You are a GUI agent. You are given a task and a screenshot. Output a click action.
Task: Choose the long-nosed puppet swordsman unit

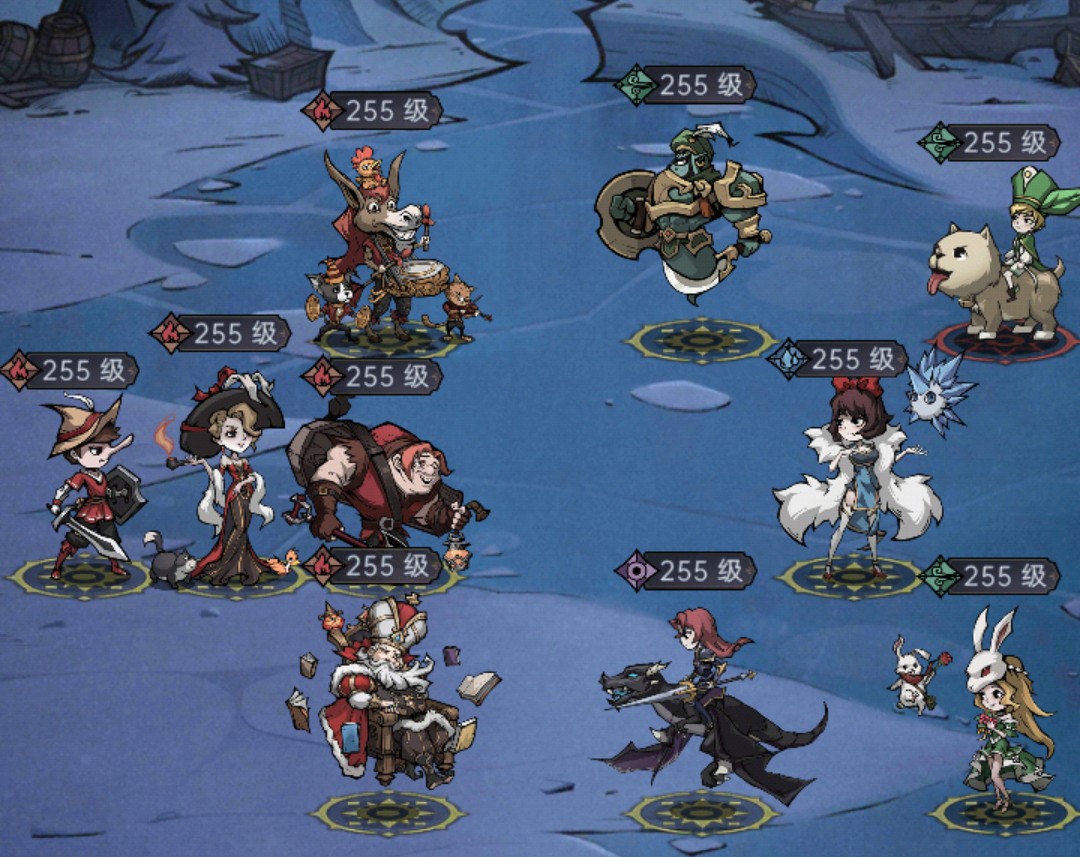[88, 490]
